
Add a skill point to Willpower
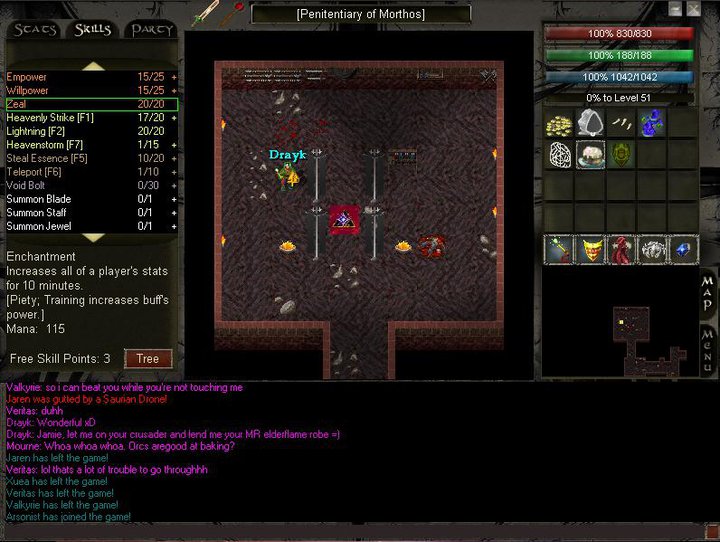click(174, 90)
